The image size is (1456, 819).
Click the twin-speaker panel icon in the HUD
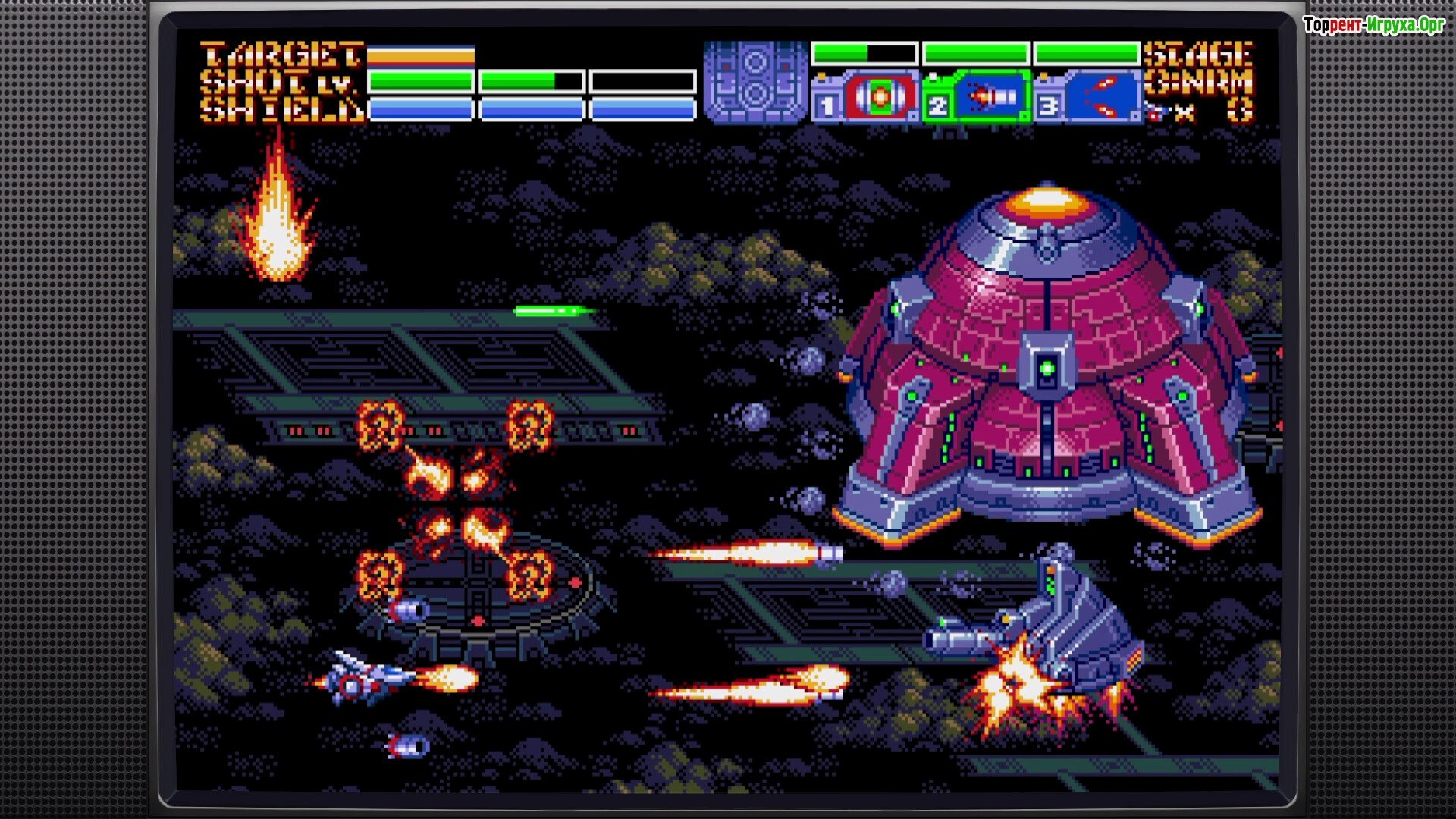coord(755,81)
